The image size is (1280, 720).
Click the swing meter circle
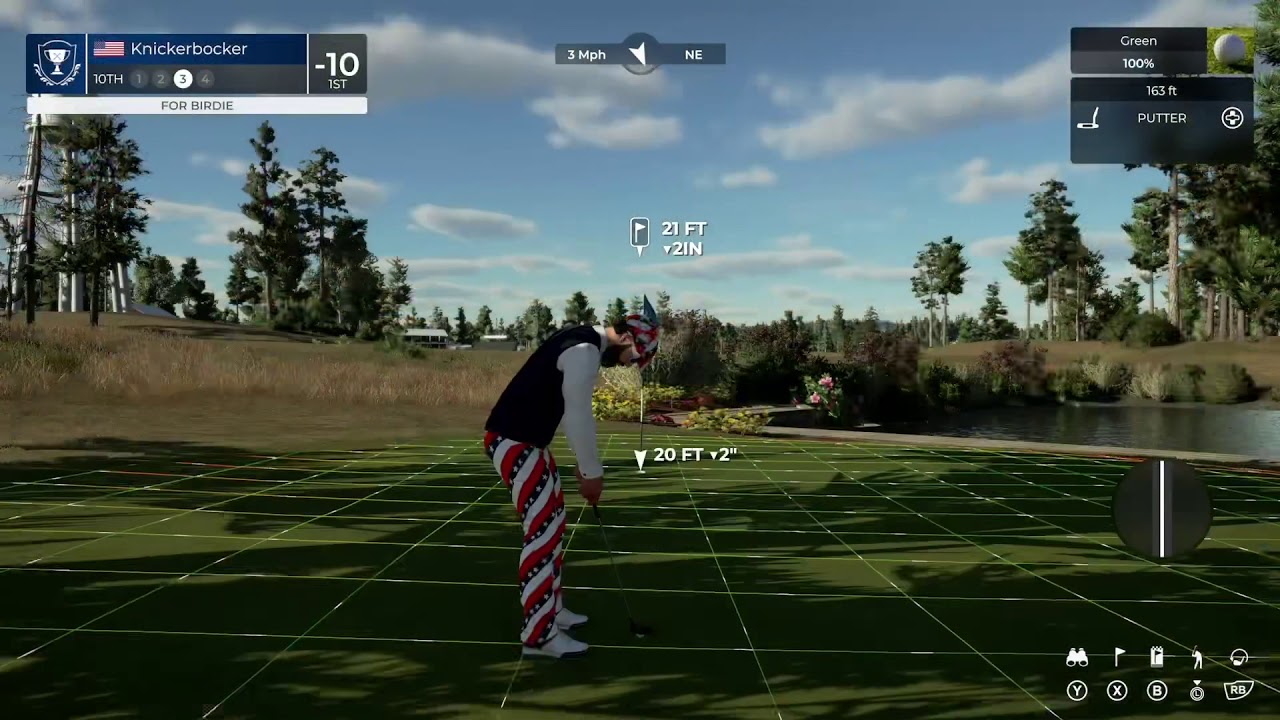tap(1162, 509)
